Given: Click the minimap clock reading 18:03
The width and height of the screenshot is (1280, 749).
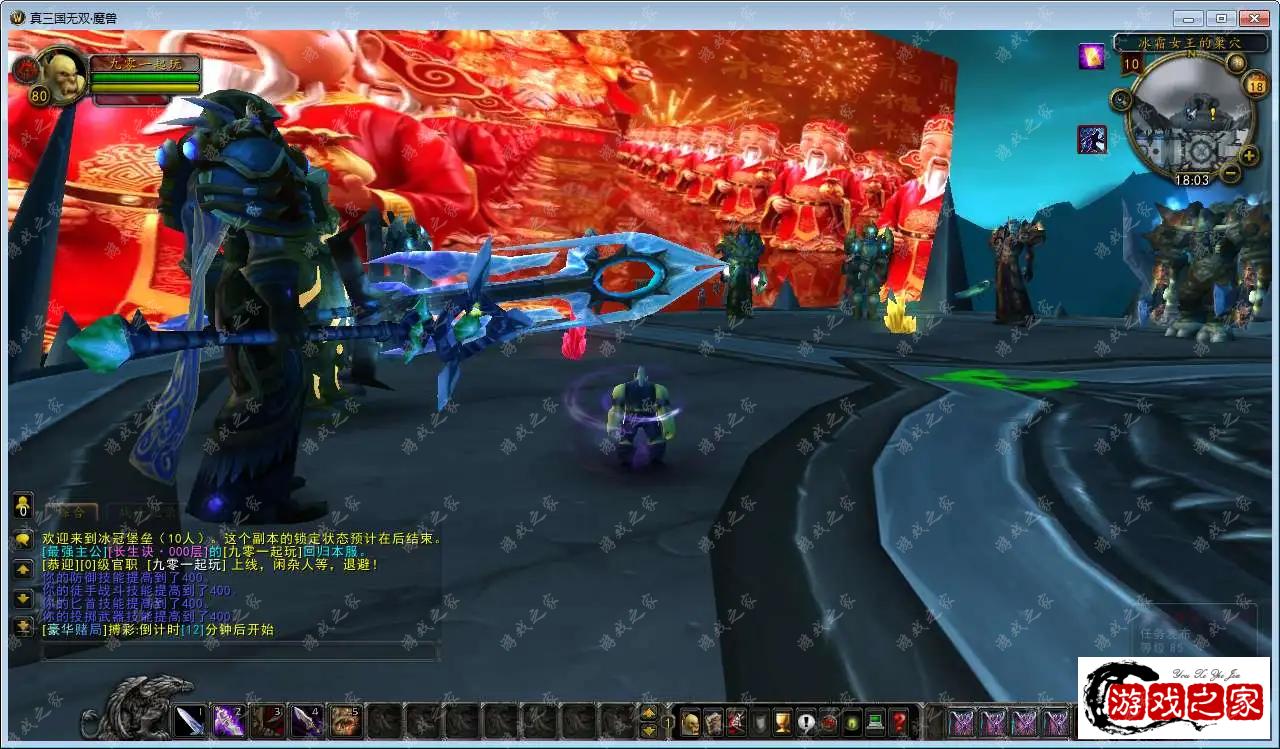Looking at the screenshot, I should point(1191,180).
